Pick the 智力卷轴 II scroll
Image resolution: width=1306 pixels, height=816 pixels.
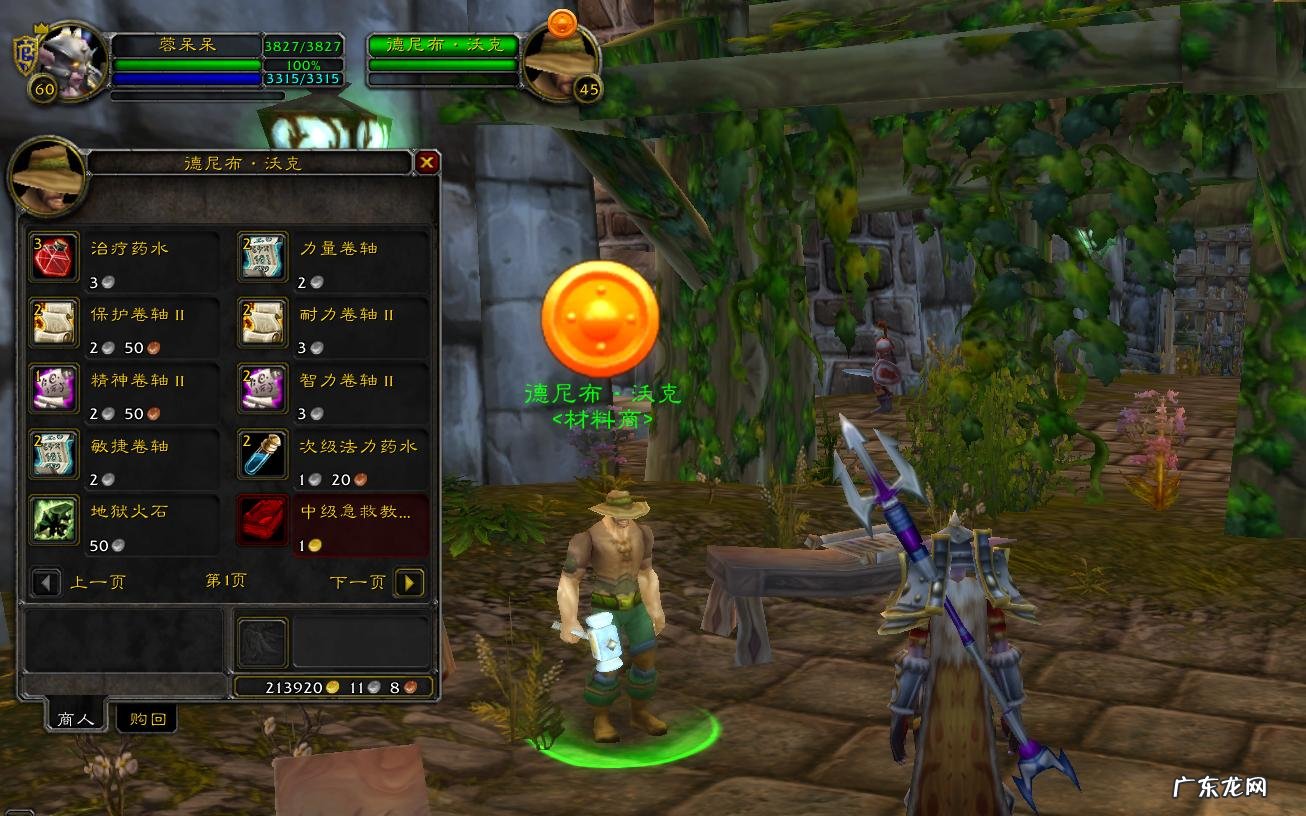pos(263,389)
